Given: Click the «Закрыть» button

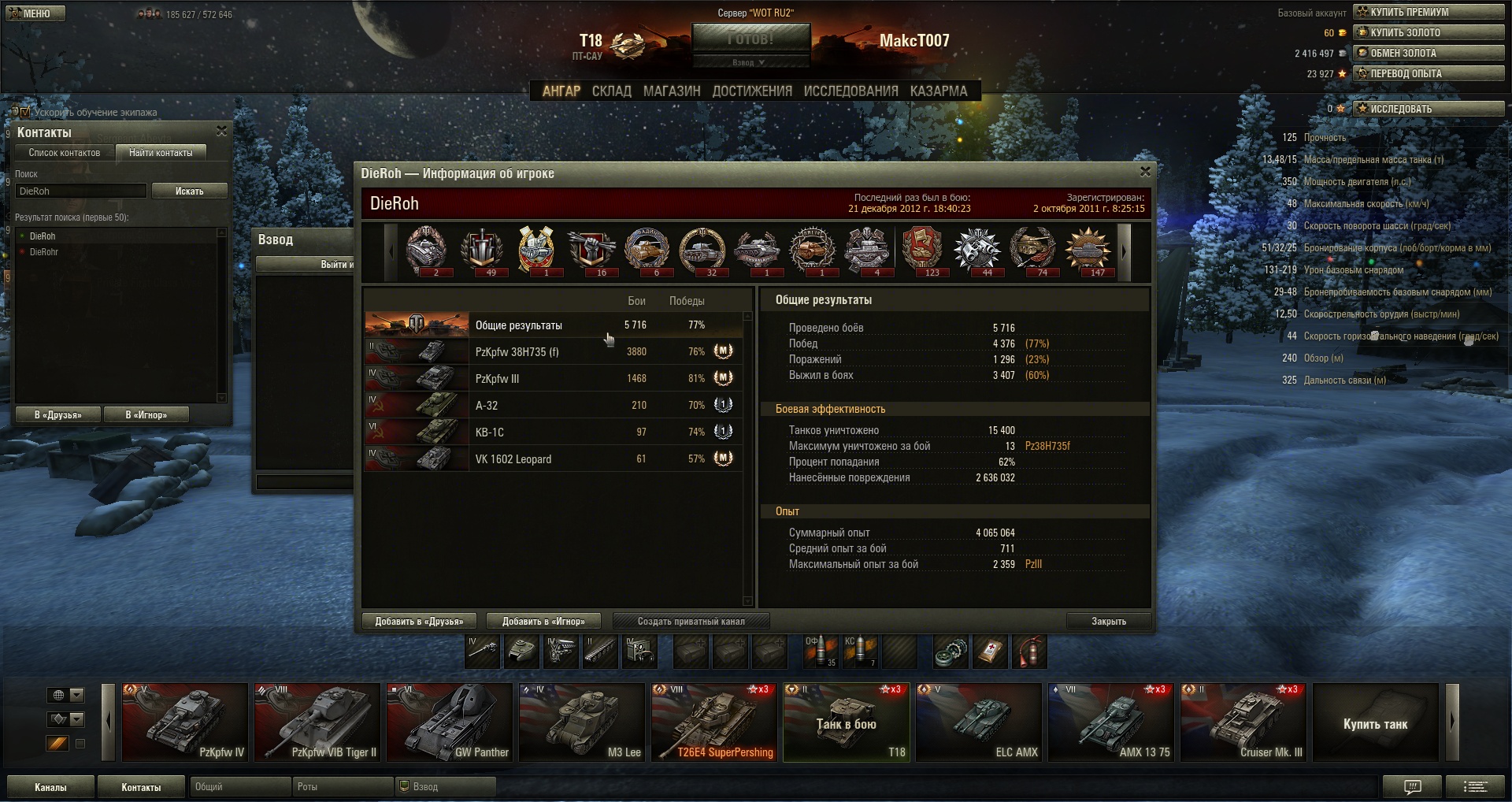Looking at the screenshot, I should point(1108,622).
